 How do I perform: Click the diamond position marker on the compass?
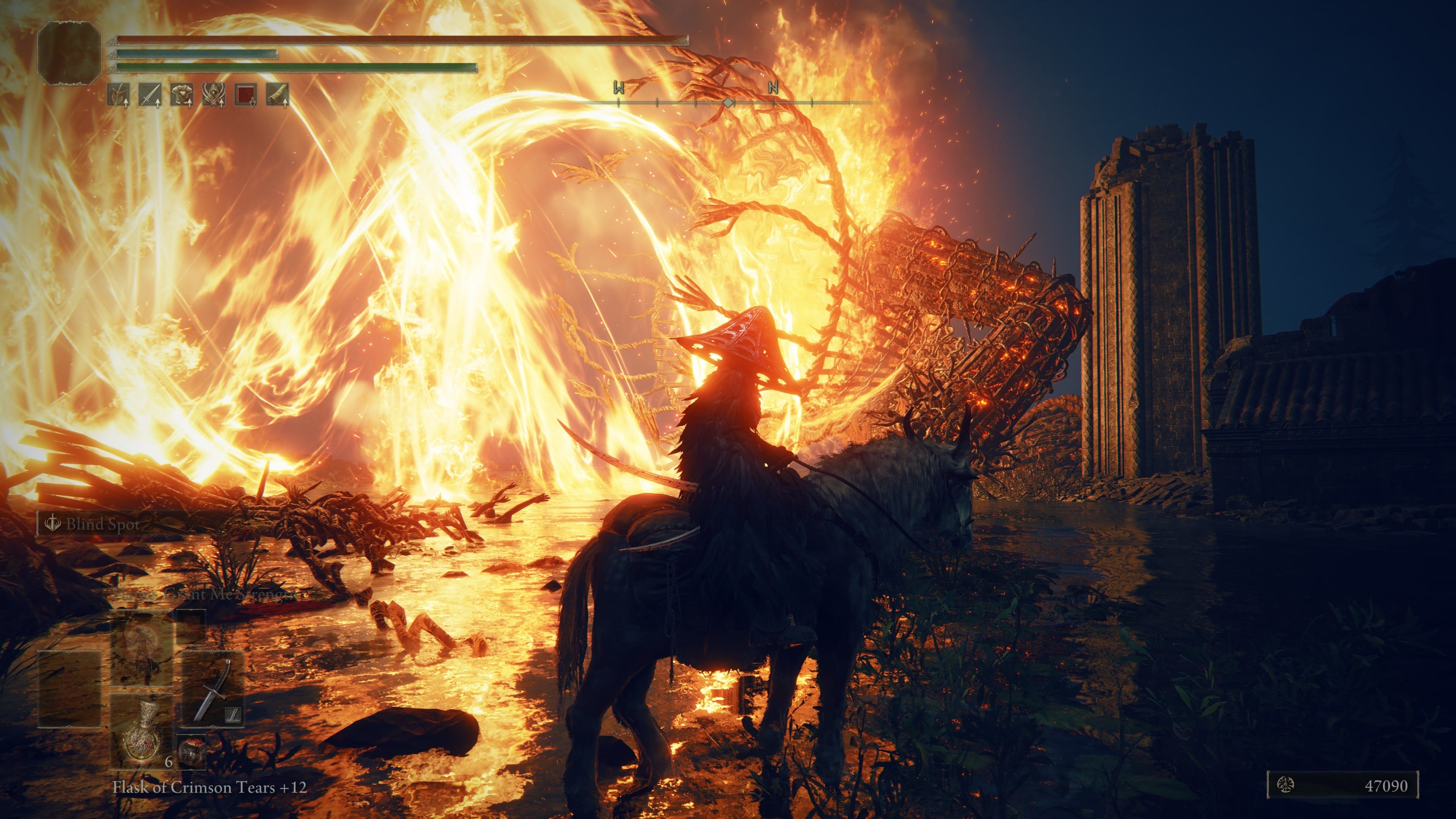click(728, 102)
